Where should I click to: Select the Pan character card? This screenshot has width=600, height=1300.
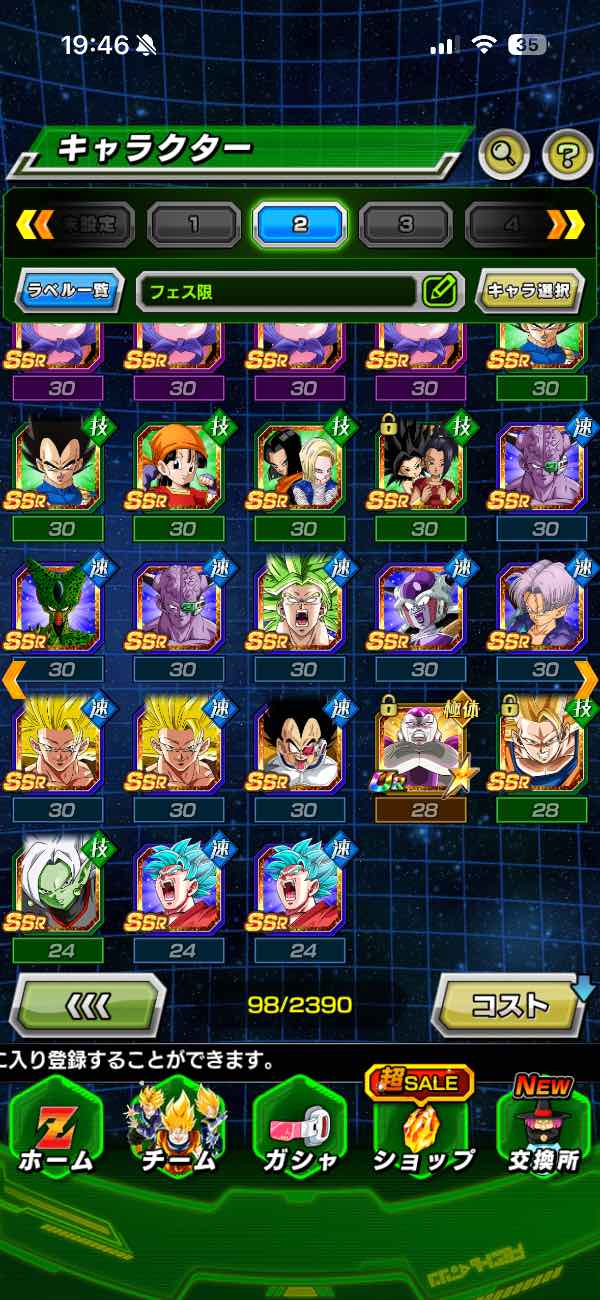pos(183,469)
